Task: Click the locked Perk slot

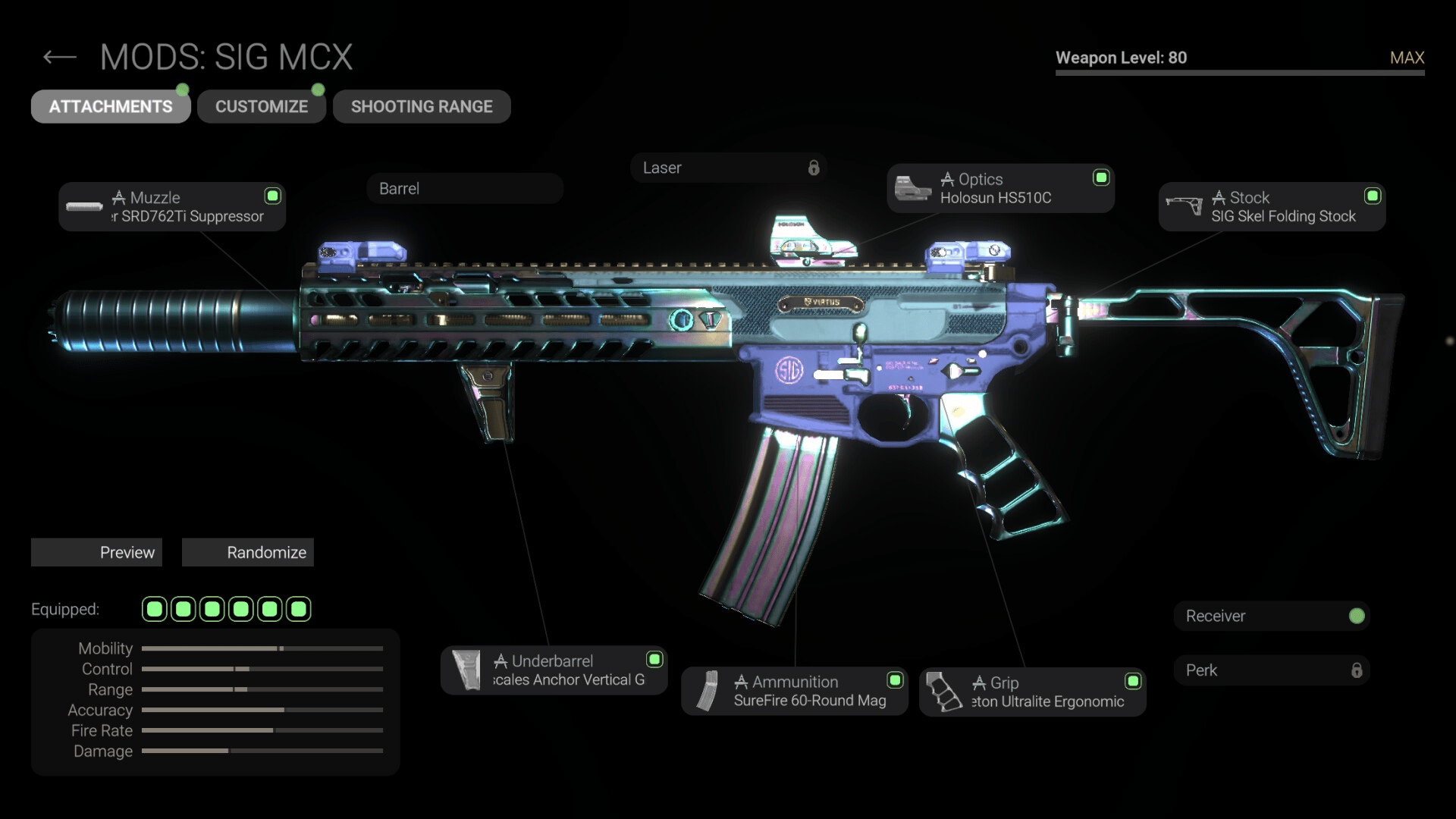Action: pos(1272,671)
